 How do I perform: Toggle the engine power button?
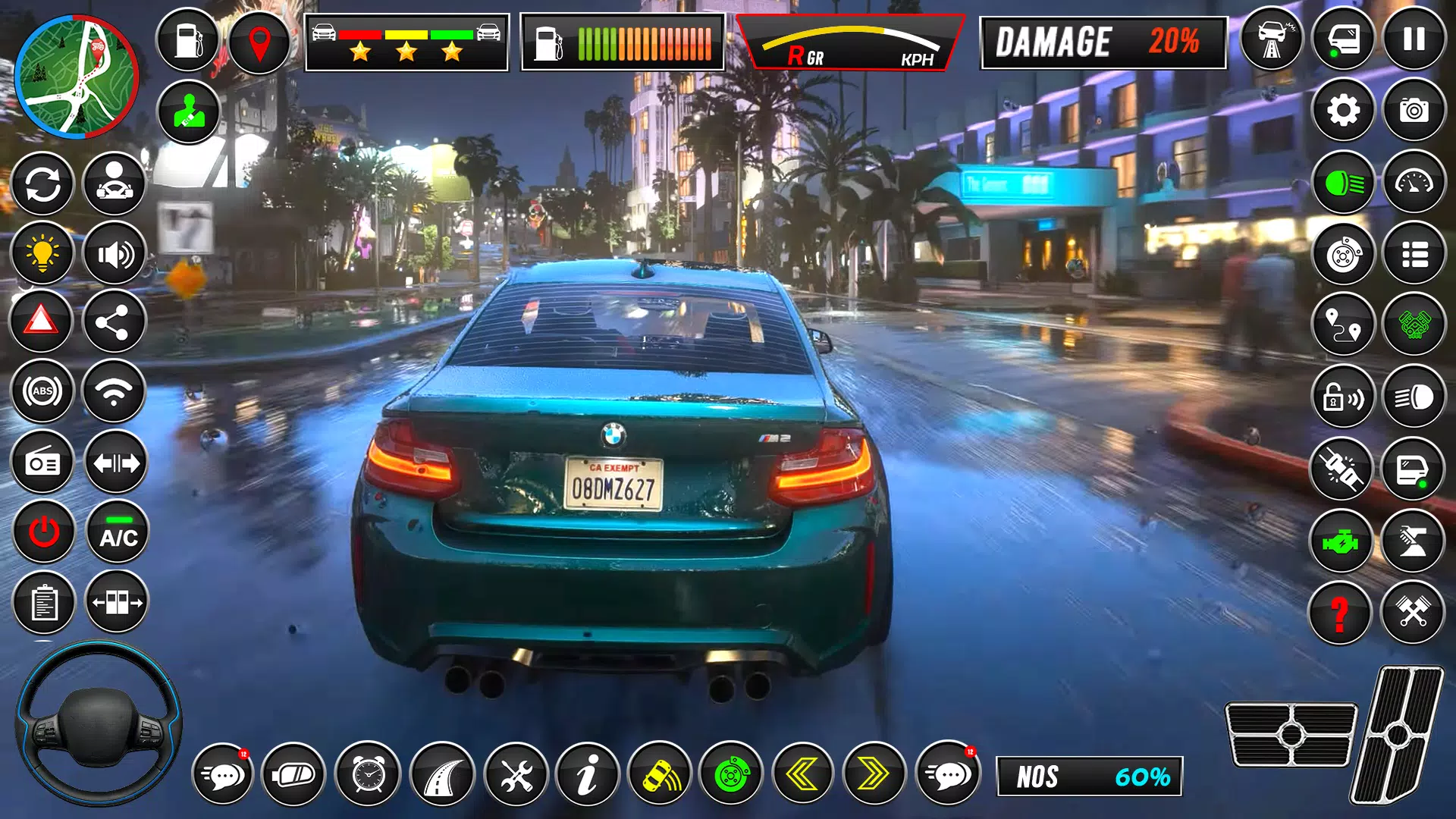point(44,532)
